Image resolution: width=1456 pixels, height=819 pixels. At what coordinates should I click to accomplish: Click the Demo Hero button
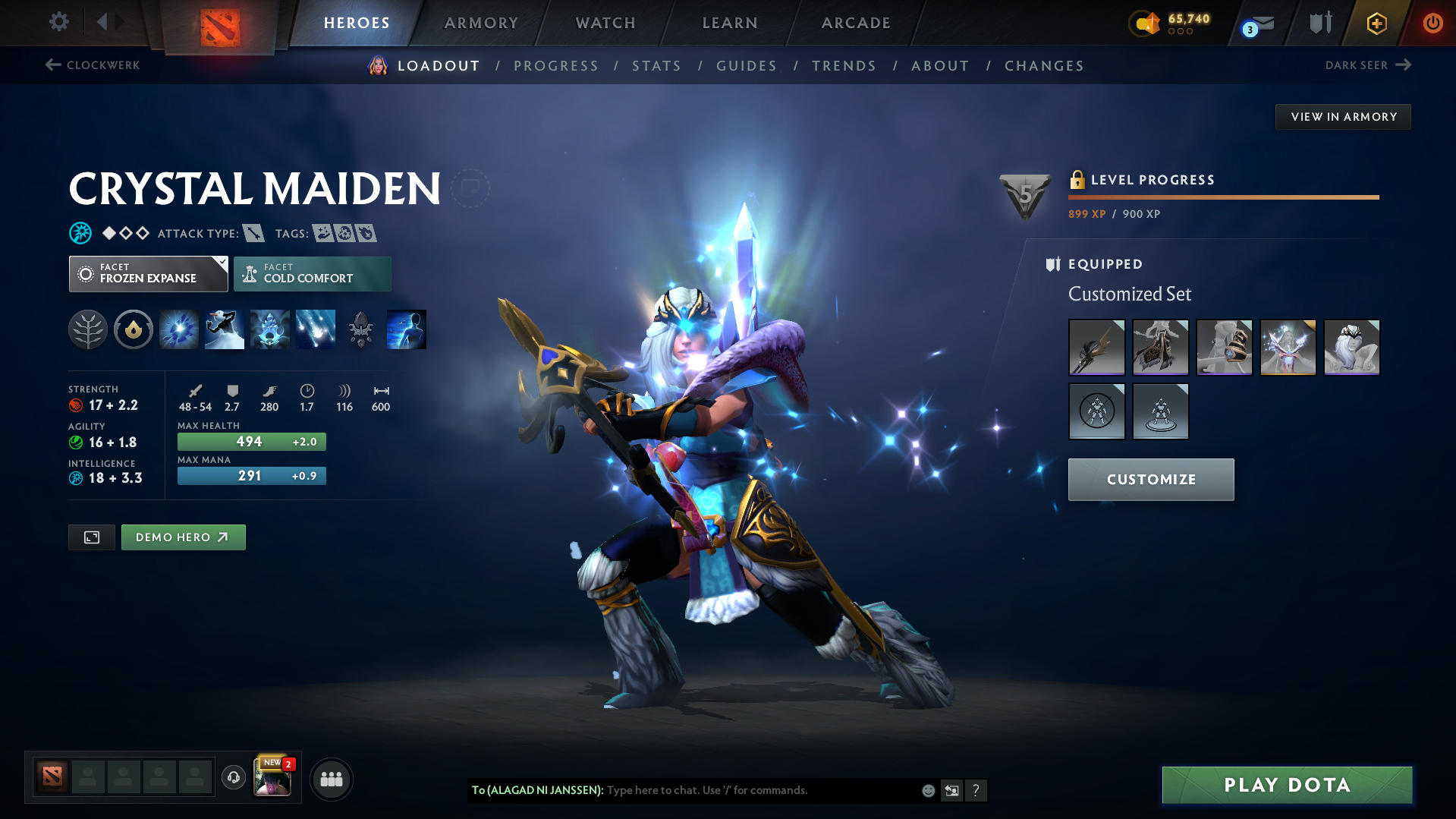[183, 537]
